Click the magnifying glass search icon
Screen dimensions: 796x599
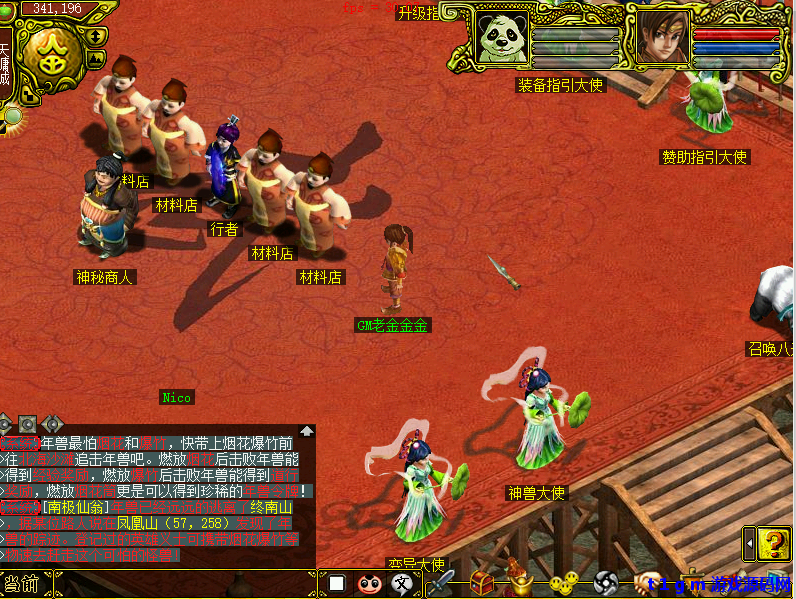tap(13, 116)
